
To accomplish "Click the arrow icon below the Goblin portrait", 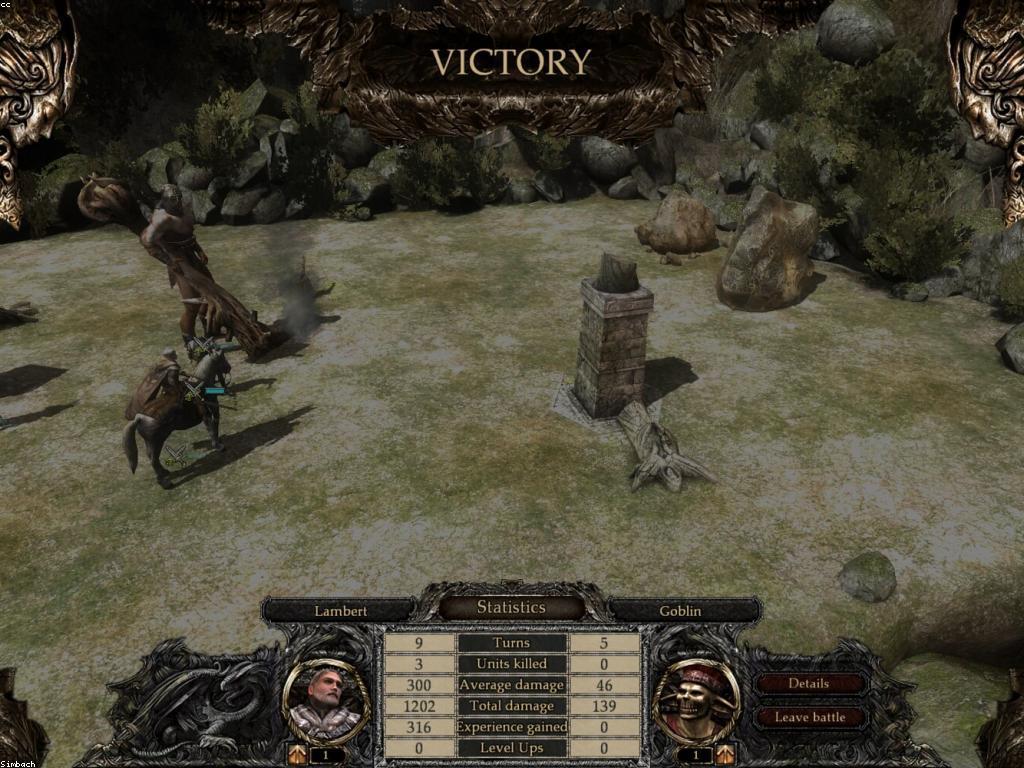I will pyautogui.click(x=725, y=754).
